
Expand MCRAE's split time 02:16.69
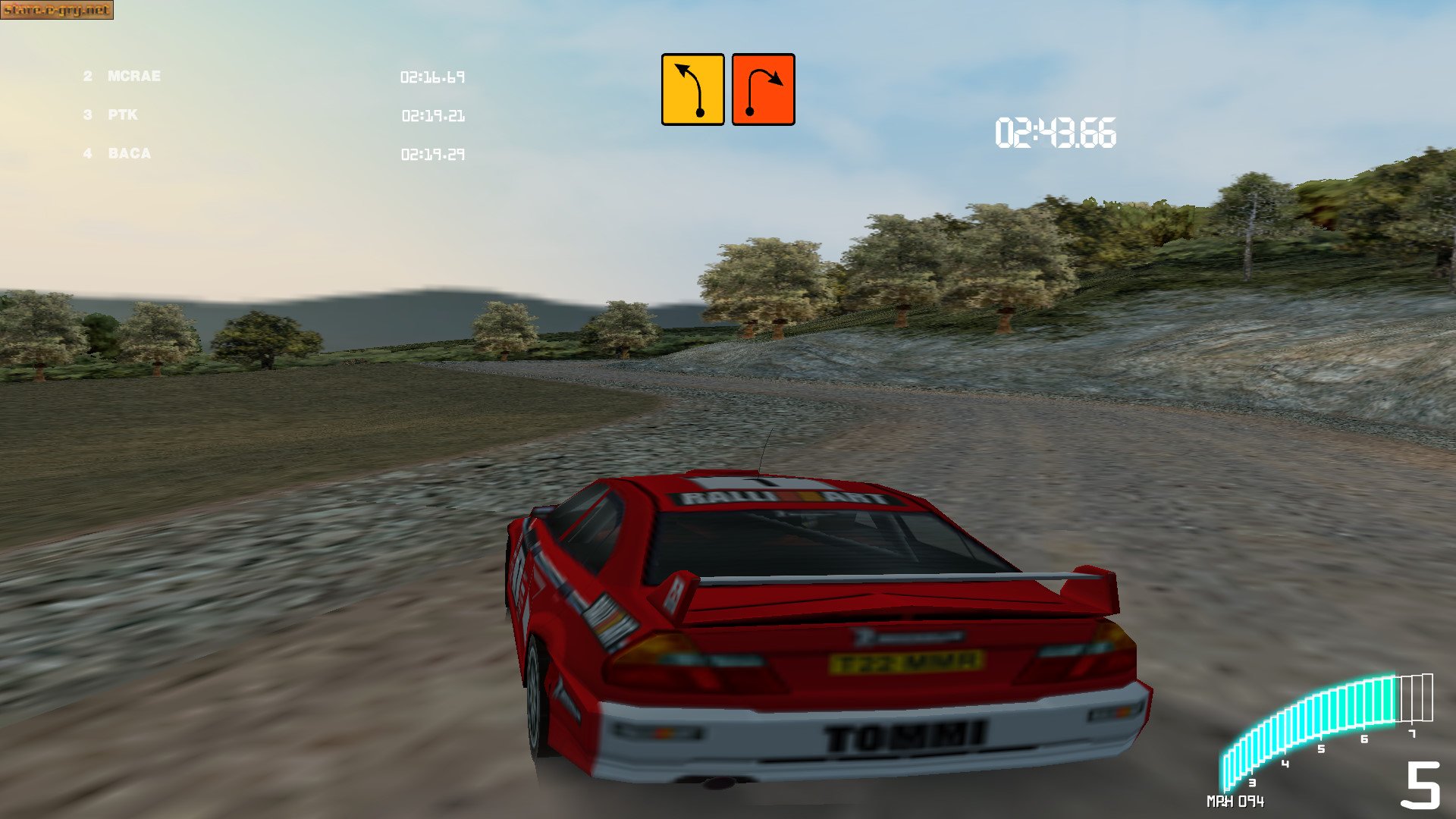[434, 76]
